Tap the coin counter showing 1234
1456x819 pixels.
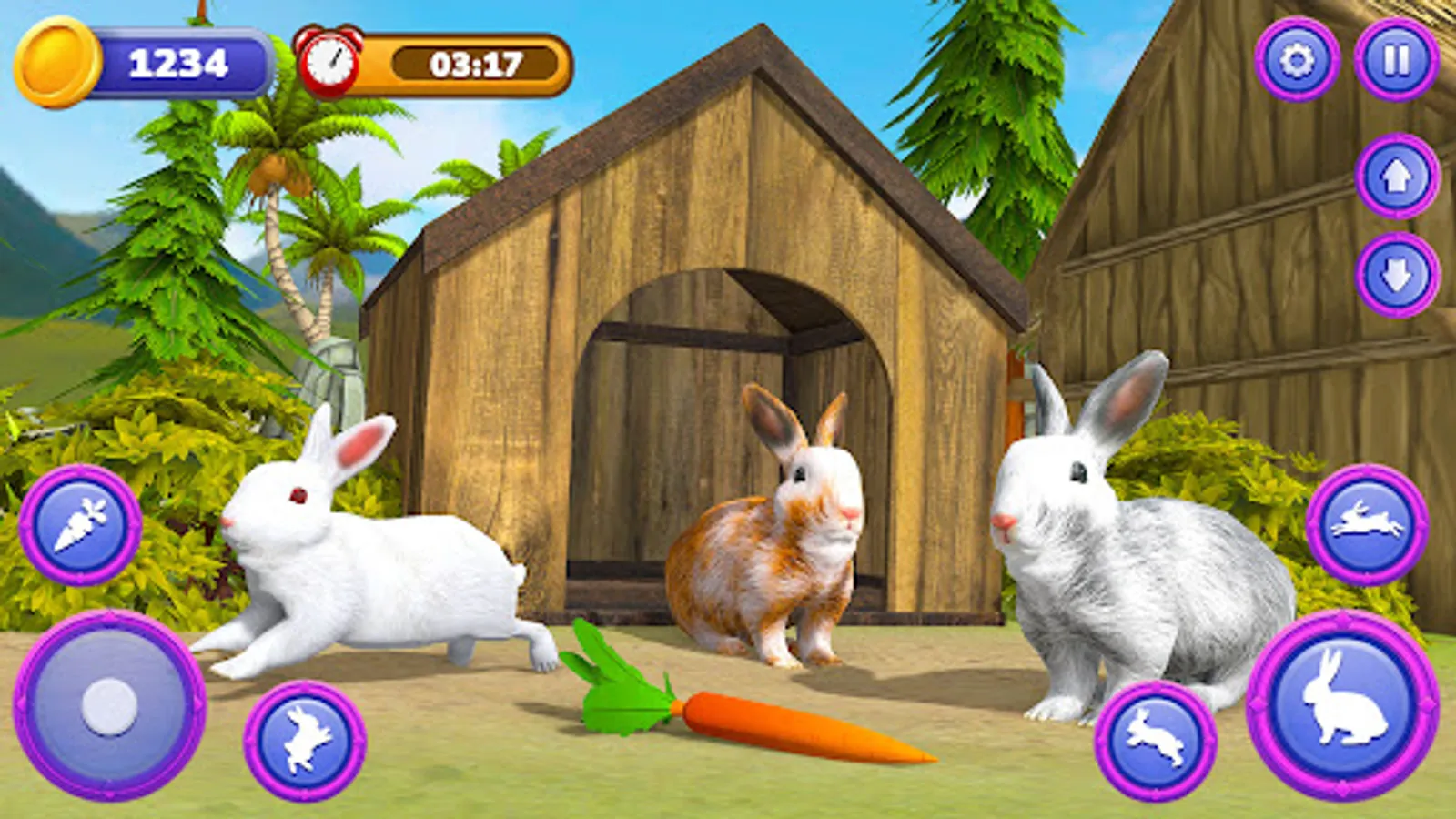tap(177, 64)
